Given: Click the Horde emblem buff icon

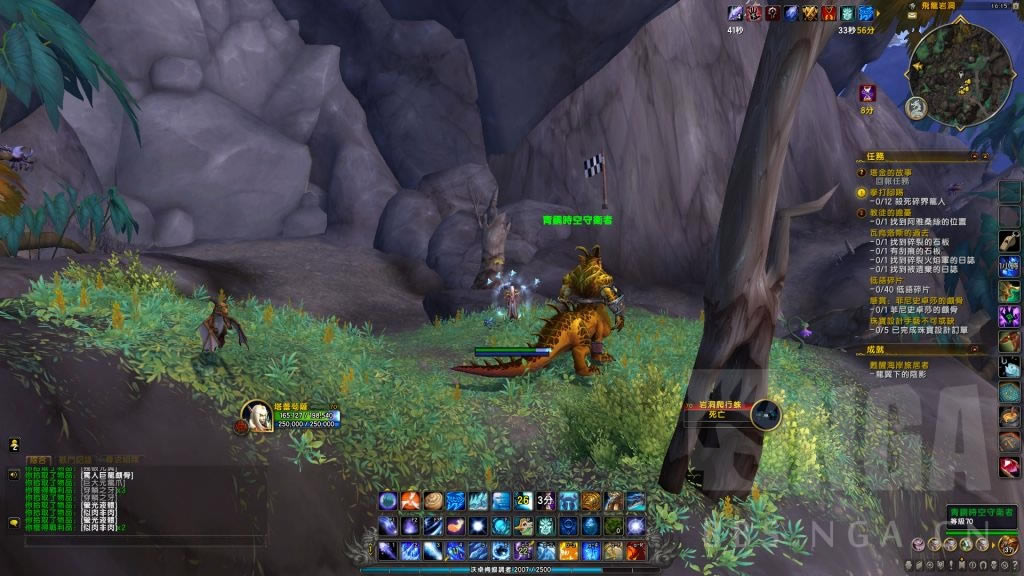Looking at the screenshot, I should (x=772, y=13).
